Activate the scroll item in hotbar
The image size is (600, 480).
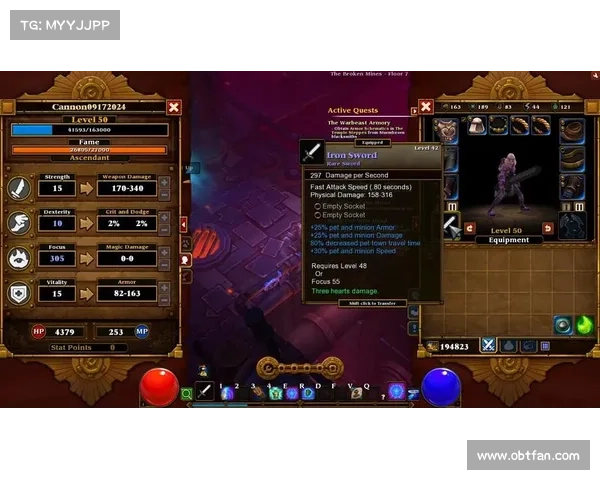tap(355, 393)
